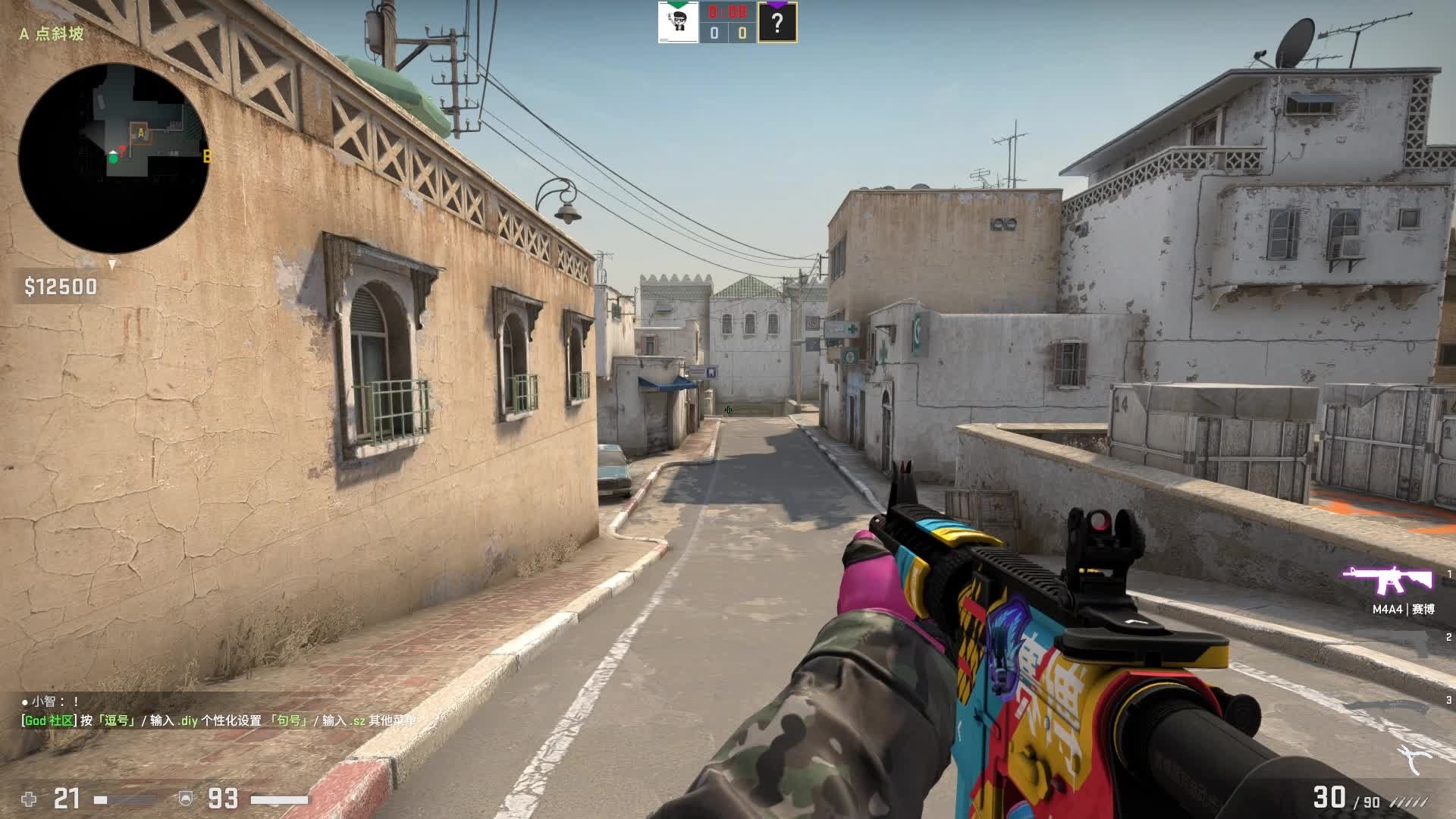
Task: Click the question mark enemy avatar
Action: (777, 24)
